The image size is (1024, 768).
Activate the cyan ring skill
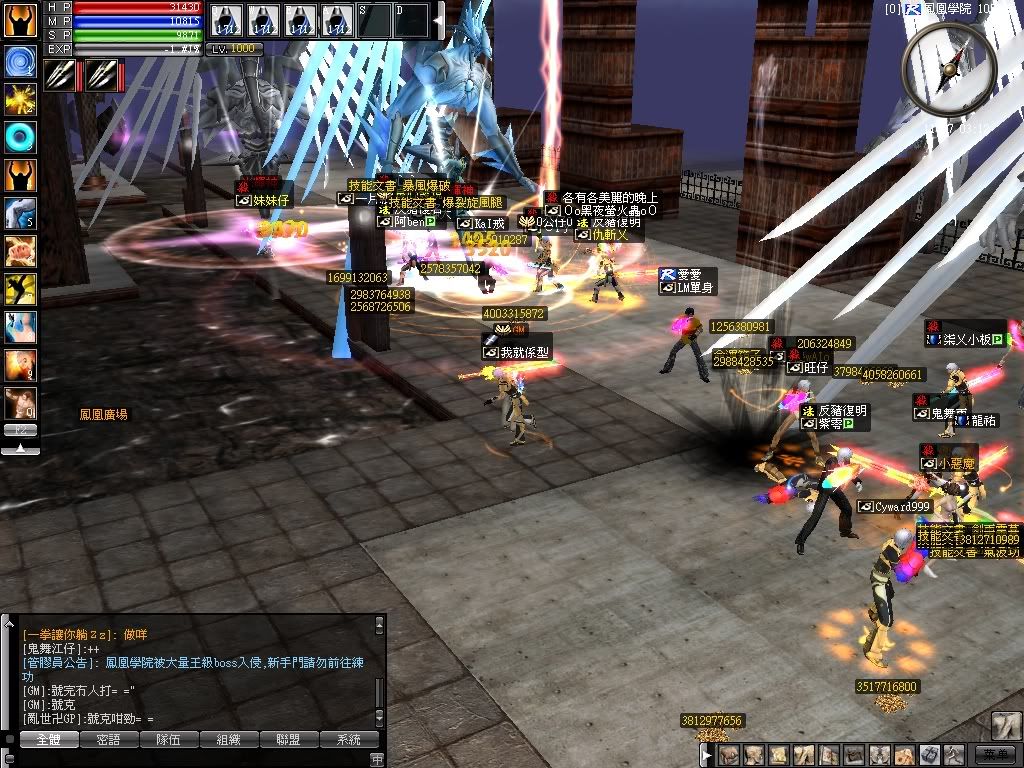pos(20,137)
